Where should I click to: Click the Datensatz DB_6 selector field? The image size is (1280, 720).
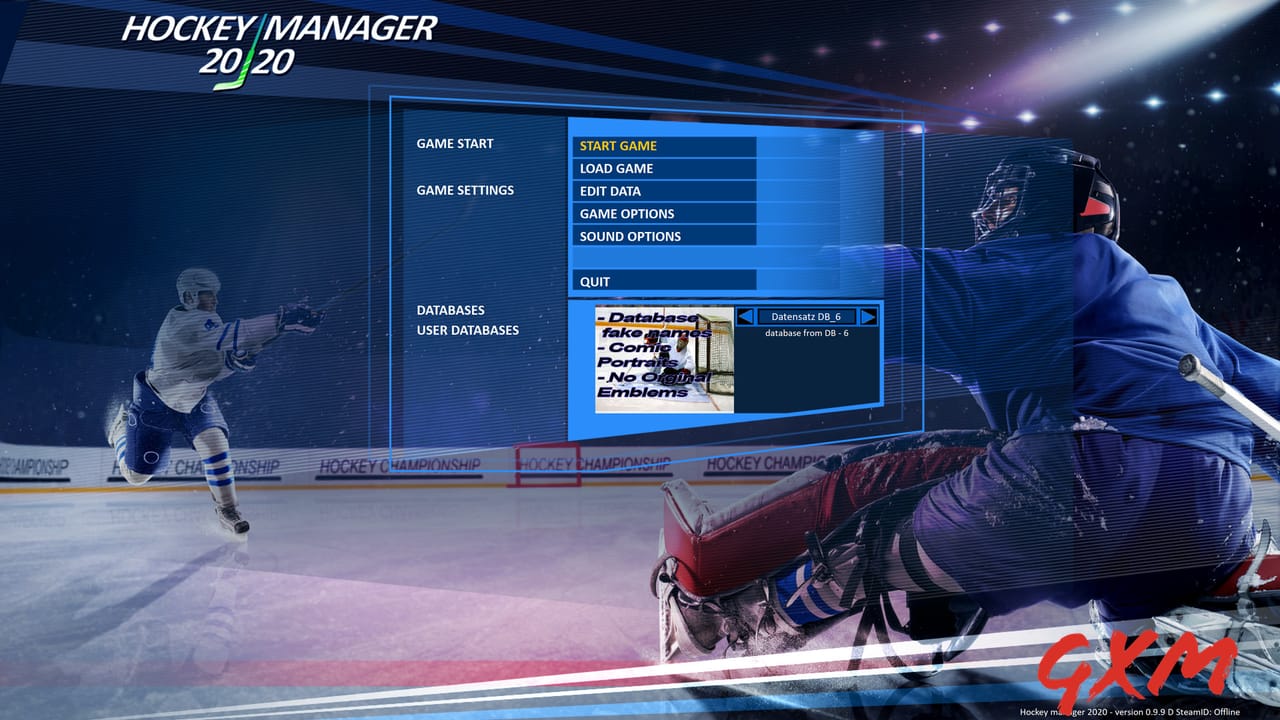(x=808, y=315)
